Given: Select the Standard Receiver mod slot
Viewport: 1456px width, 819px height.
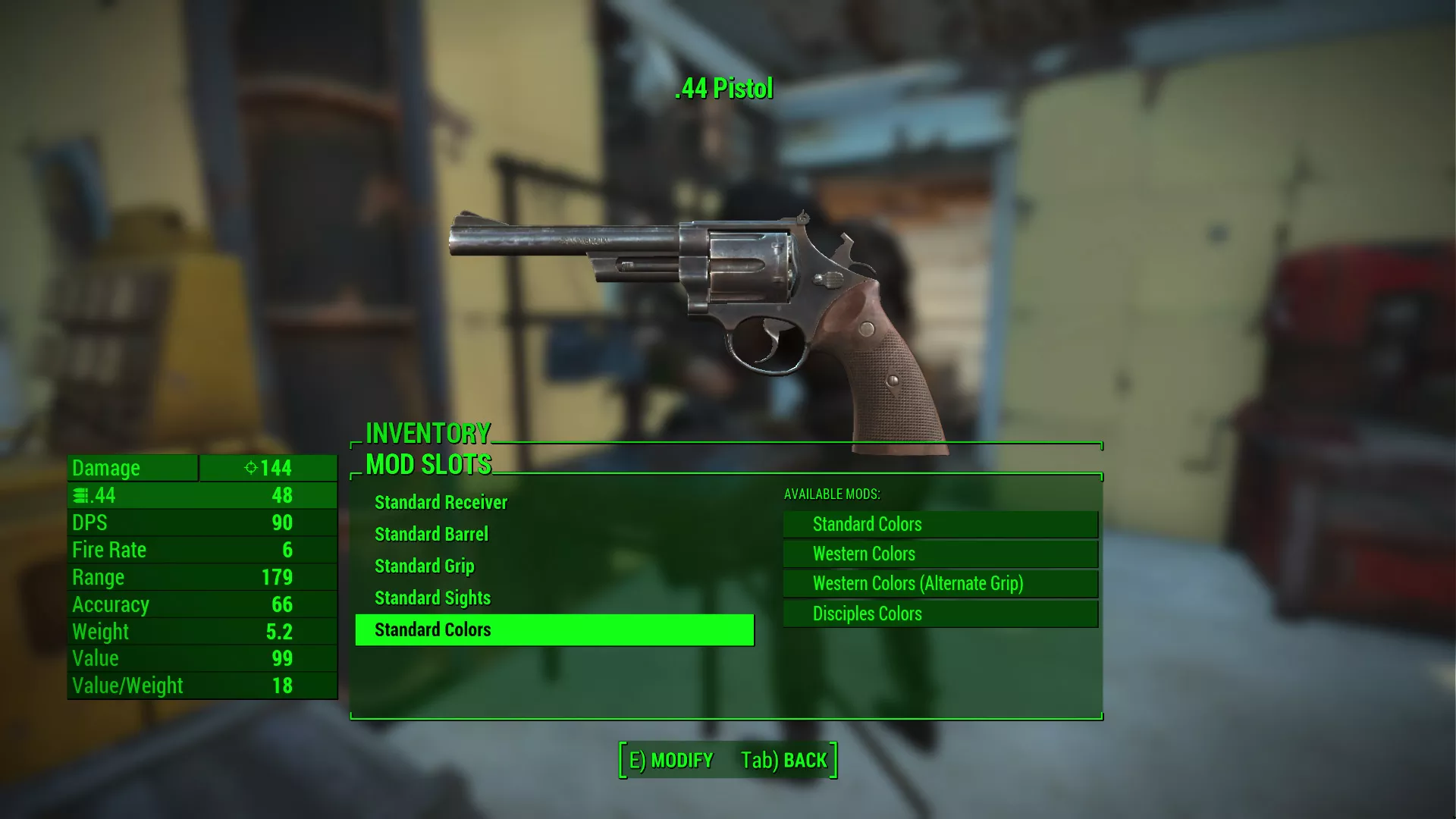Looking at the screenshot, I should point(441,503).
